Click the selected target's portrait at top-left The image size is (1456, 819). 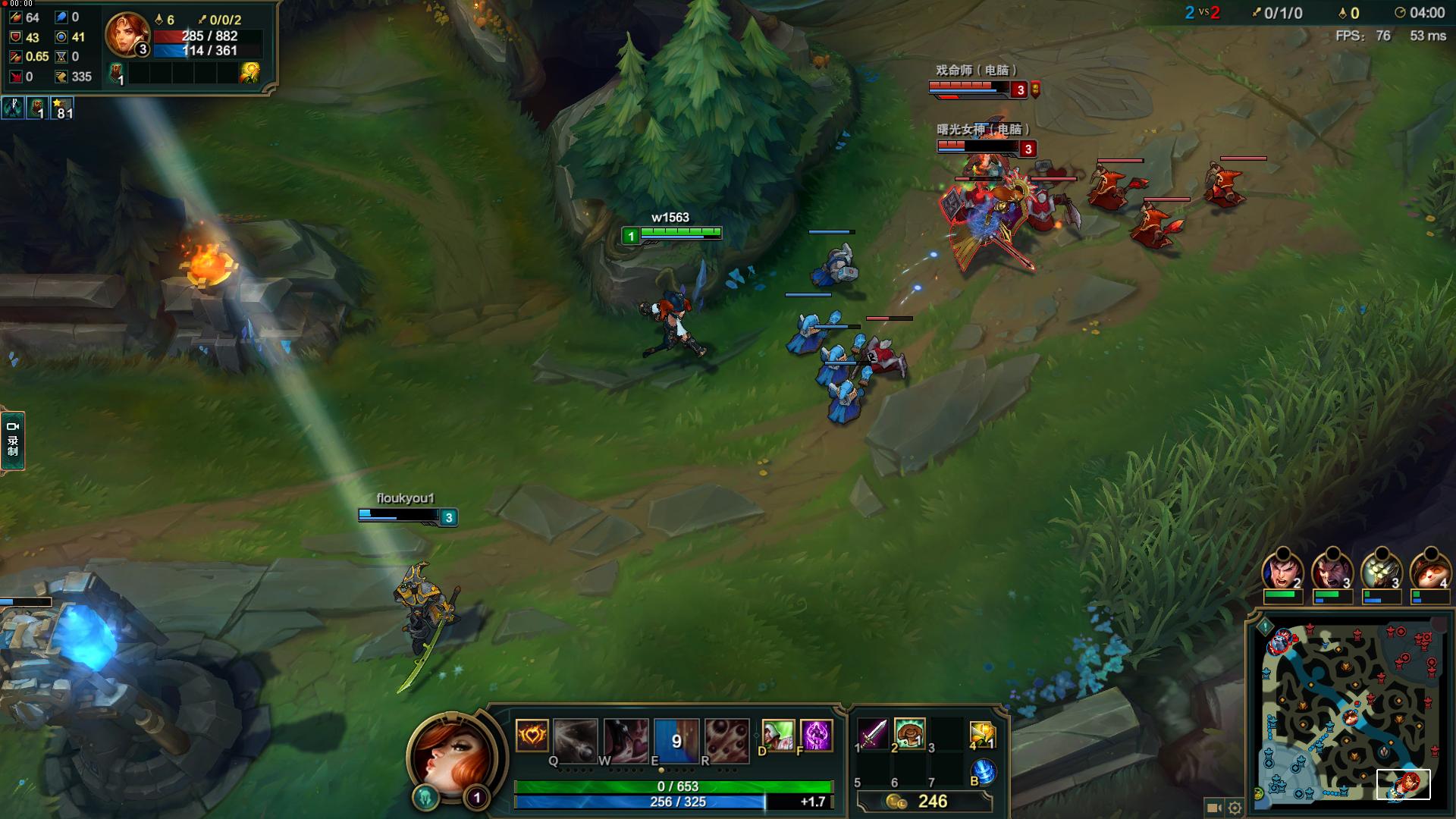(x=127, y=33)
